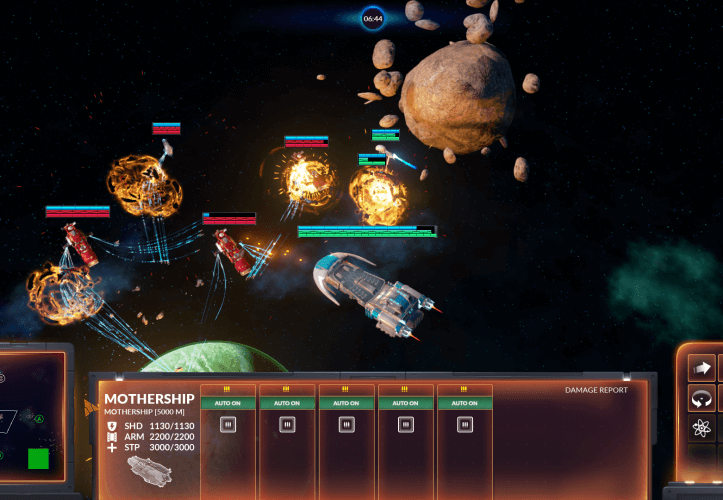Activate the move arrow command
The image size is (723, 500).
point(701,367)
